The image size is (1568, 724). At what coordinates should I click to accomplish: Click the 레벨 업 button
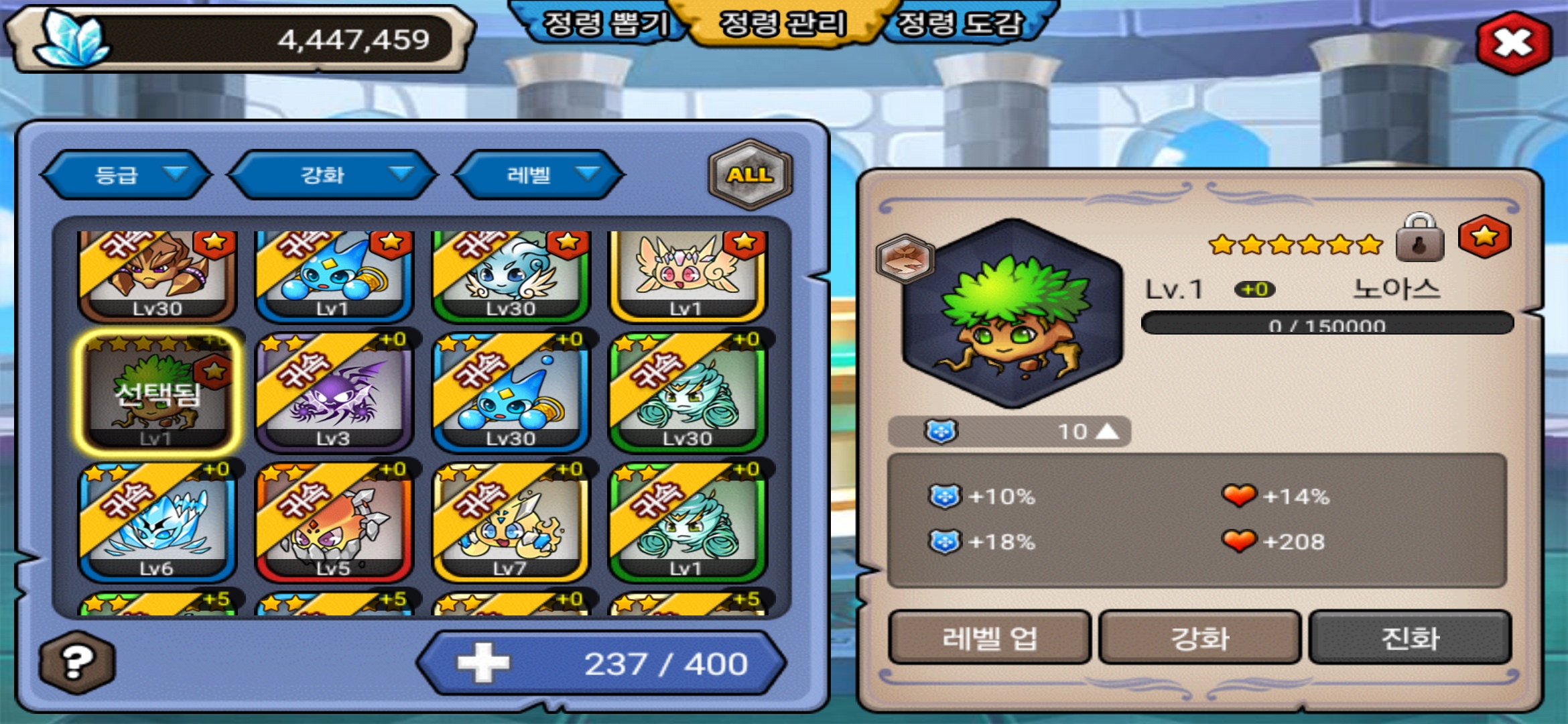coord(990,638)
